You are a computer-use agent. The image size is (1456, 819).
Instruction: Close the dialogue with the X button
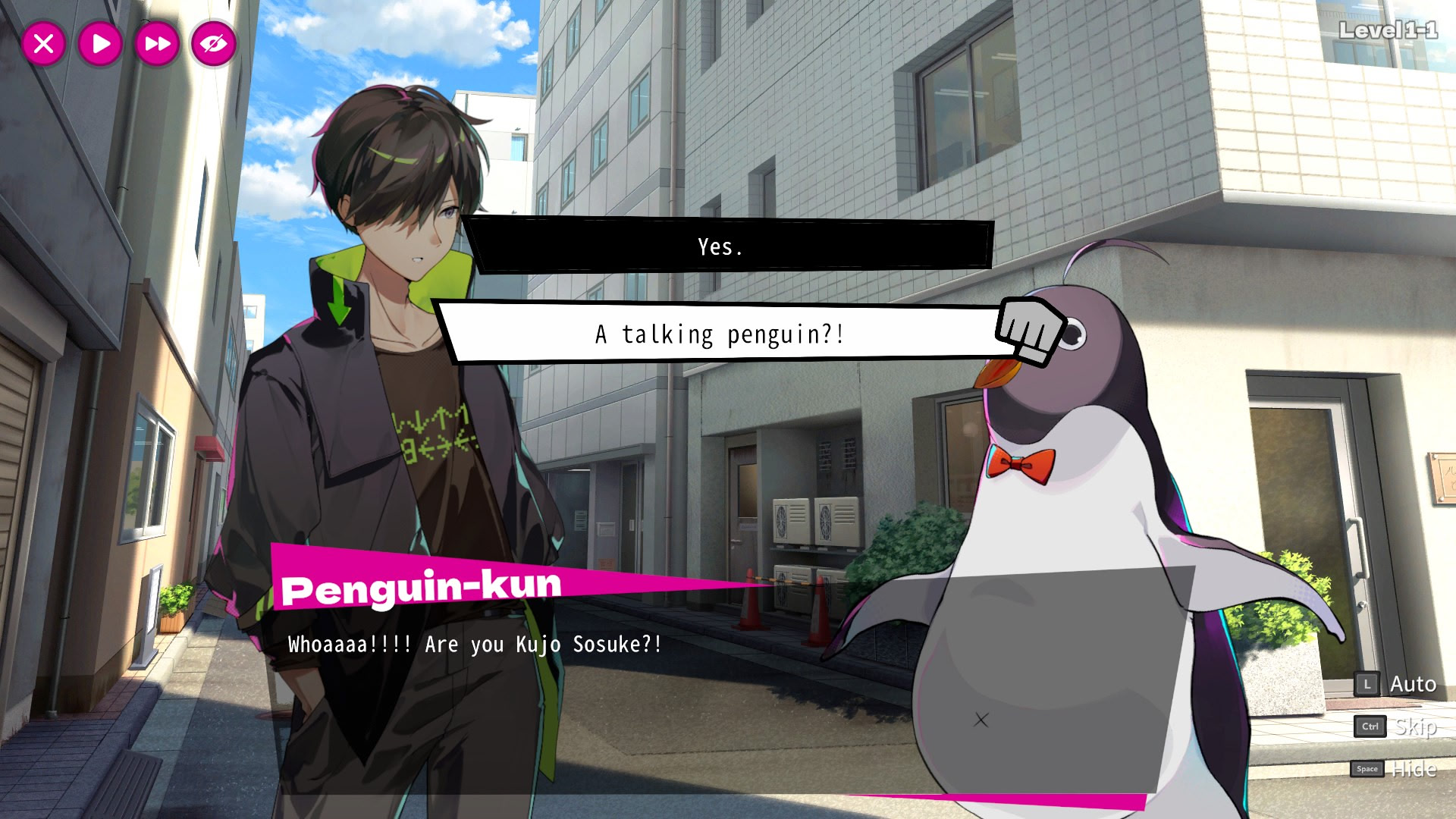[44, 44]
